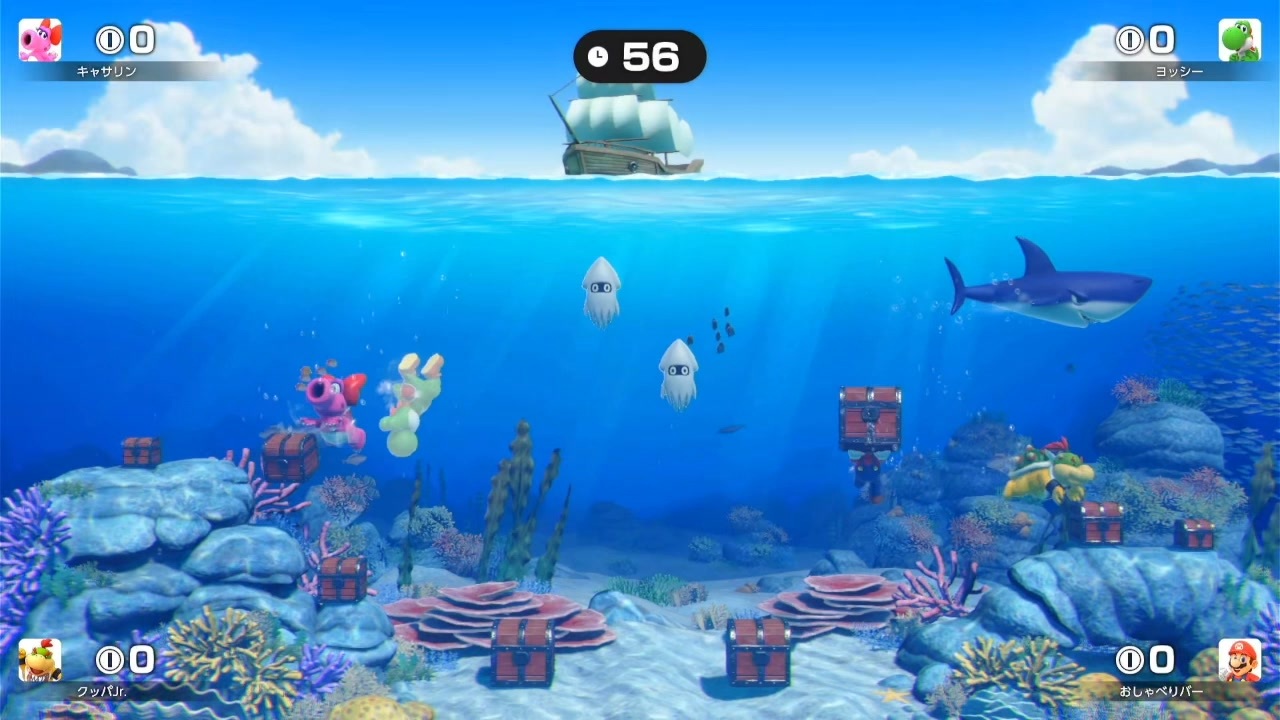
Task: Select the coin icon beside ヨッシー's score
Action: coord(1128,40)
